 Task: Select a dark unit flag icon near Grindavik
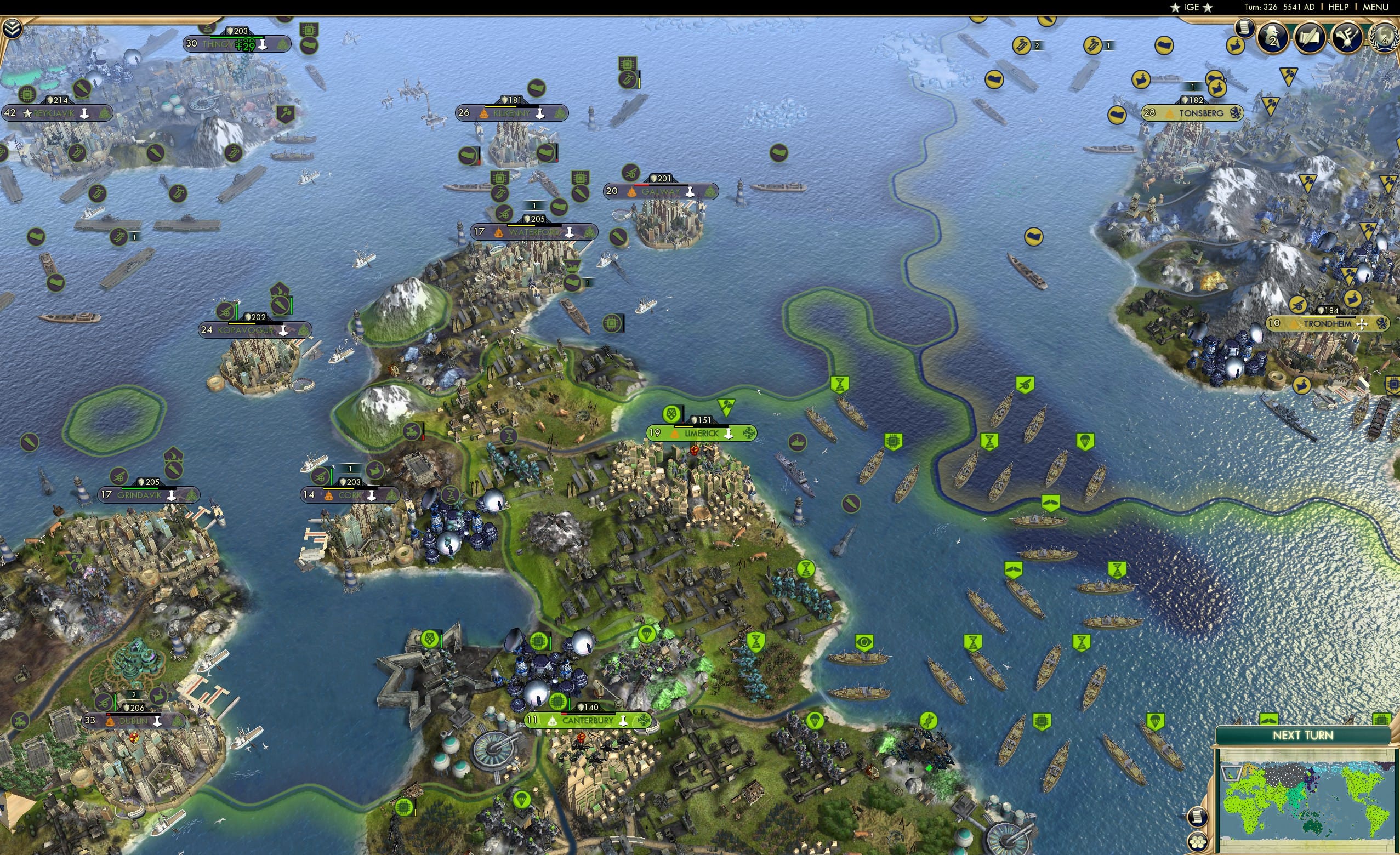[120, 476]
